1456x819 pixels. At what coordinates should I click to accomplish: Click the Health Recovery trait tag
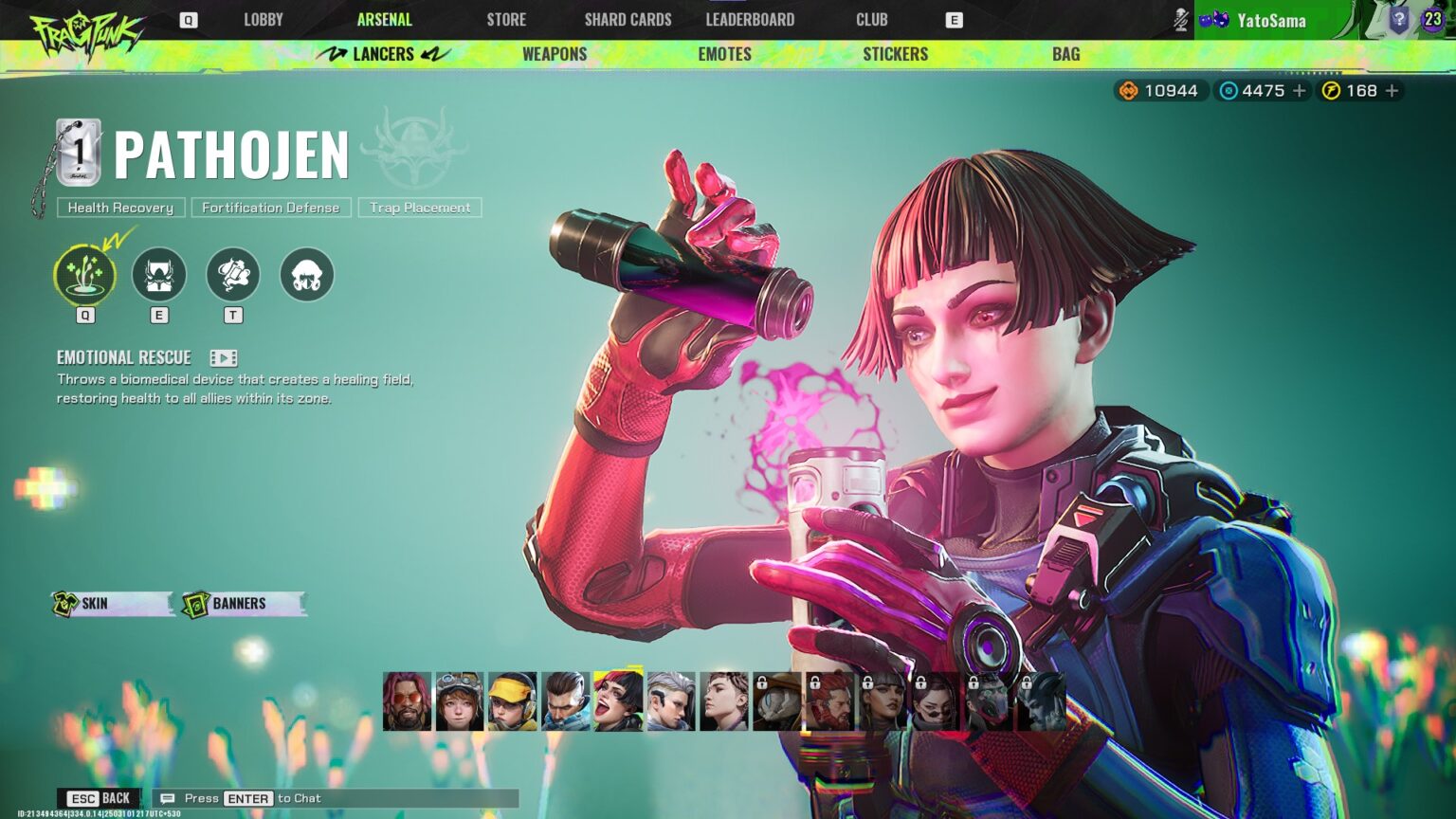pyautogui.click(x=120, y=207)
